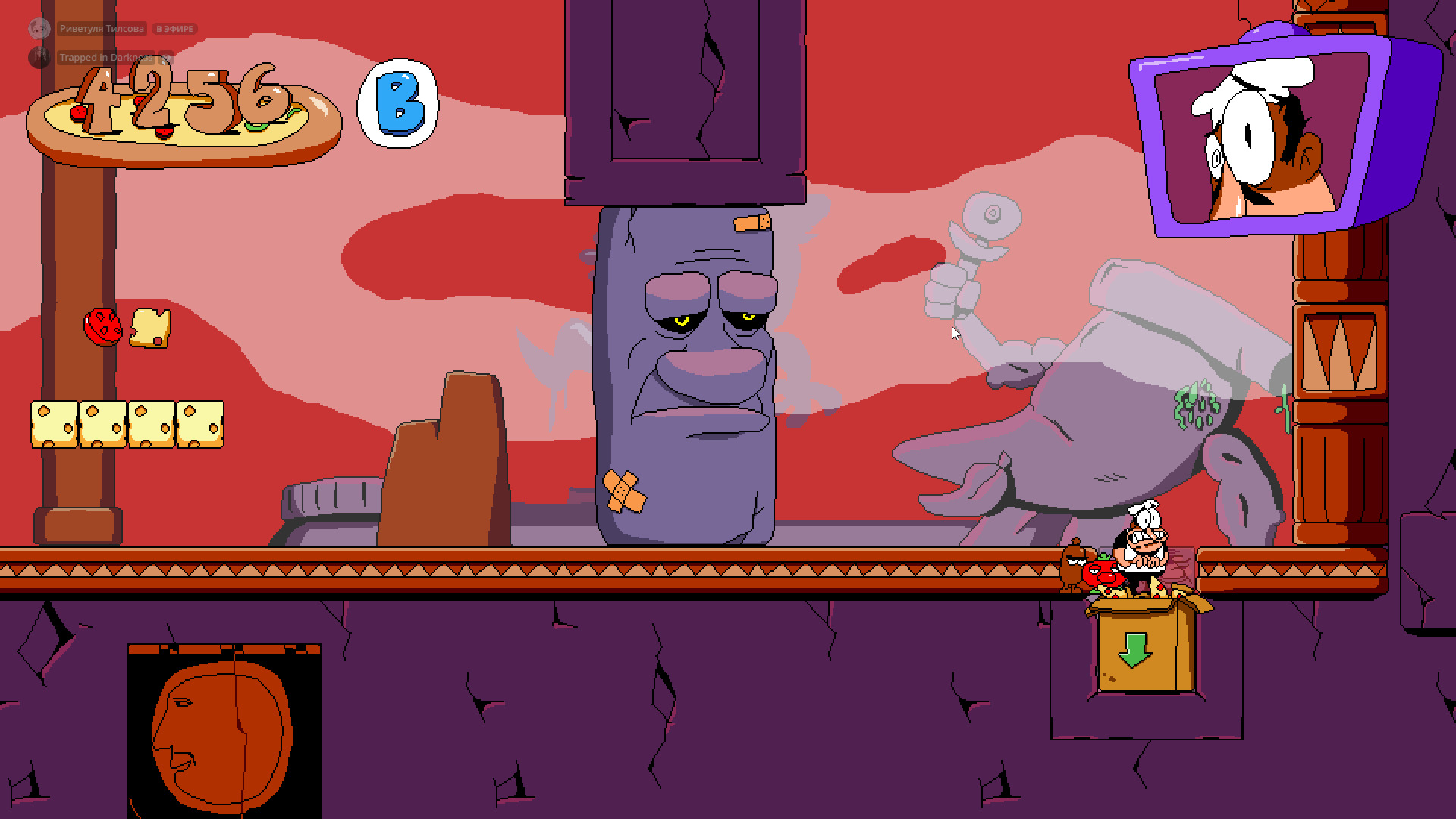Select Риветуля Тилсова in the voice overlay
The image size is (1456, 819).
tap(101, 29)
